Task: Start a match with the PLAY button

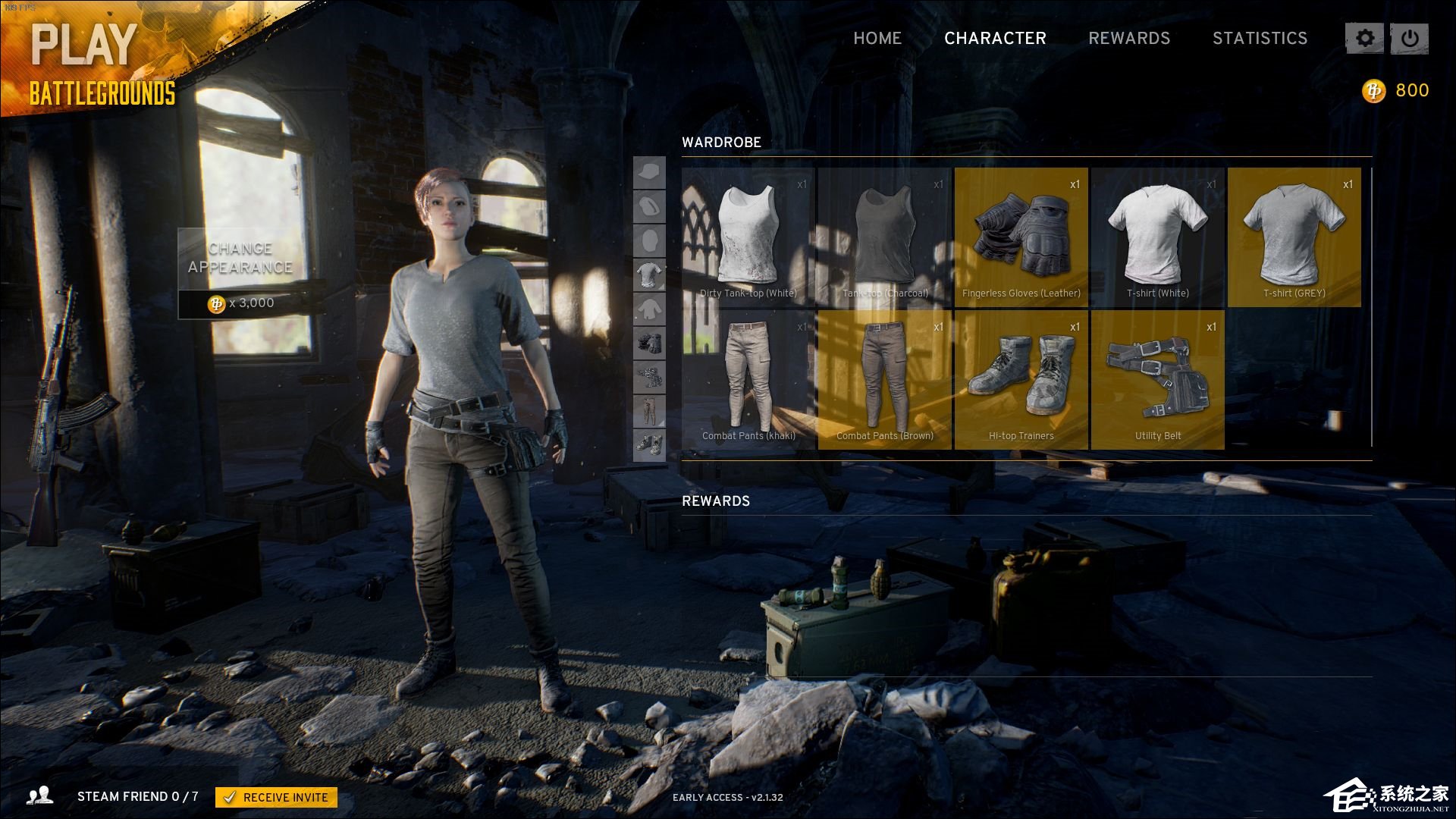Action: (x=83, y=45)
